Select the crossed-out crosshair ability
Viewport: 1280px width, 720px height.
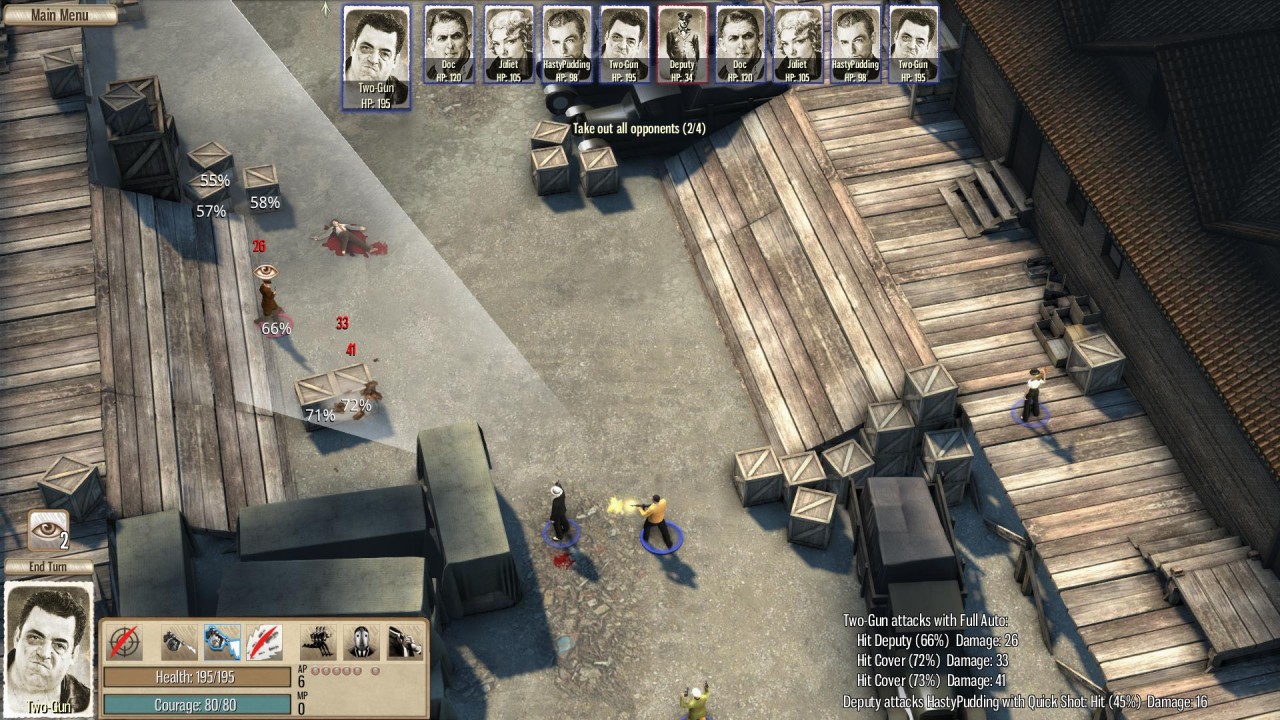point(125,642)
